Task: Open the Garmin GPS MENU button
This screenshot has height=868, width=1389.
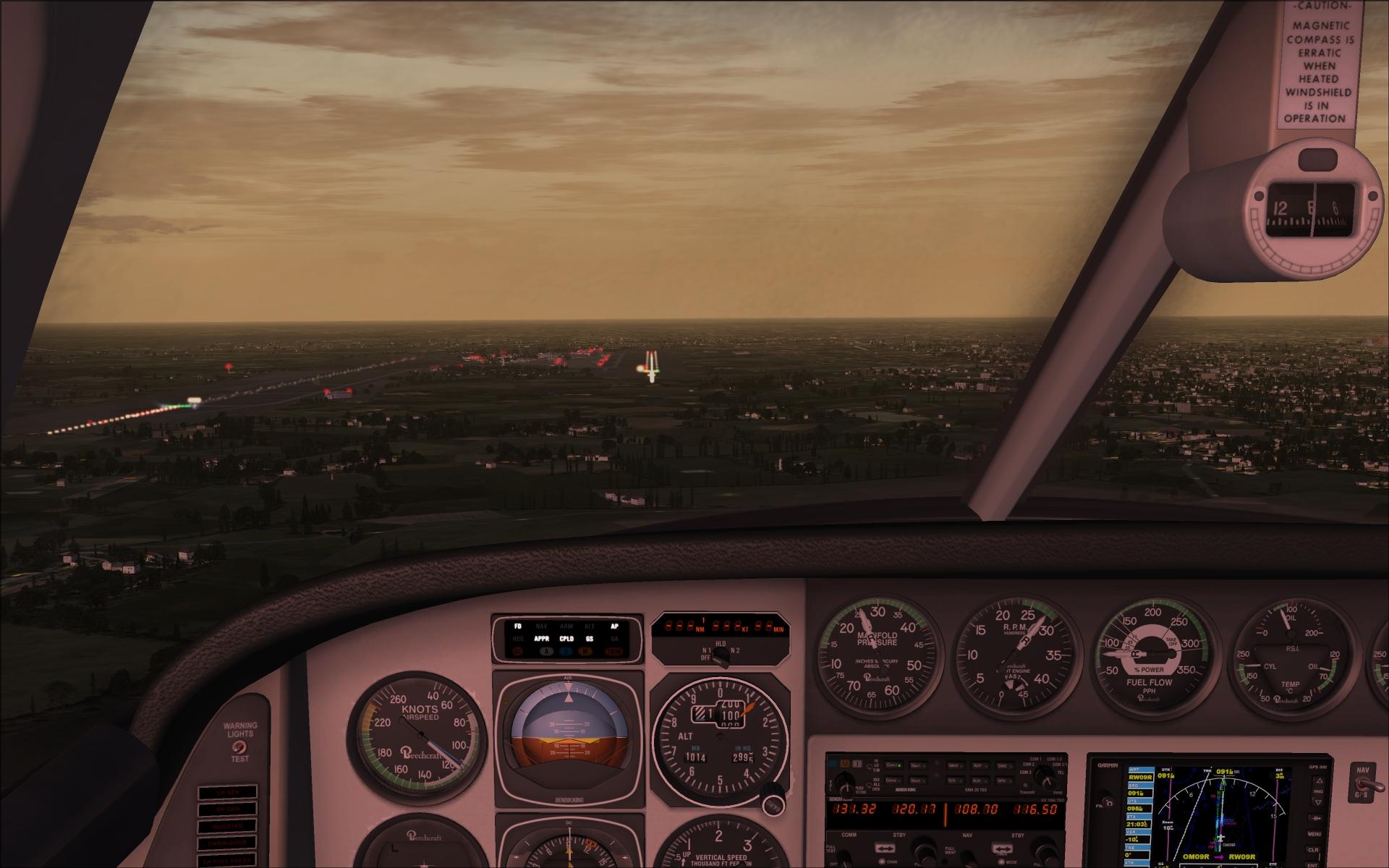Action: click(1314, 834)
